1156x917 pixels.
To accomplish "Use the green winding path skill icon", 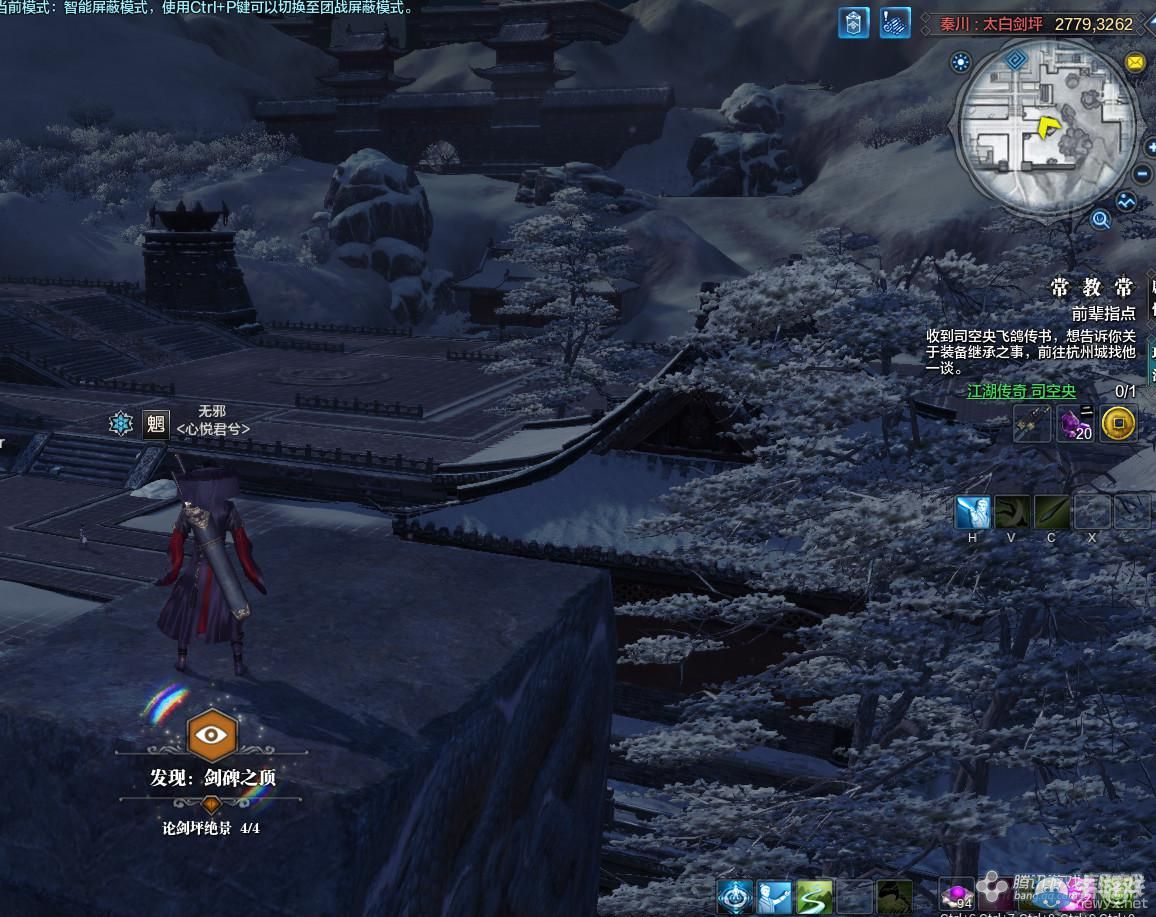I will click(x=814, y=897).
